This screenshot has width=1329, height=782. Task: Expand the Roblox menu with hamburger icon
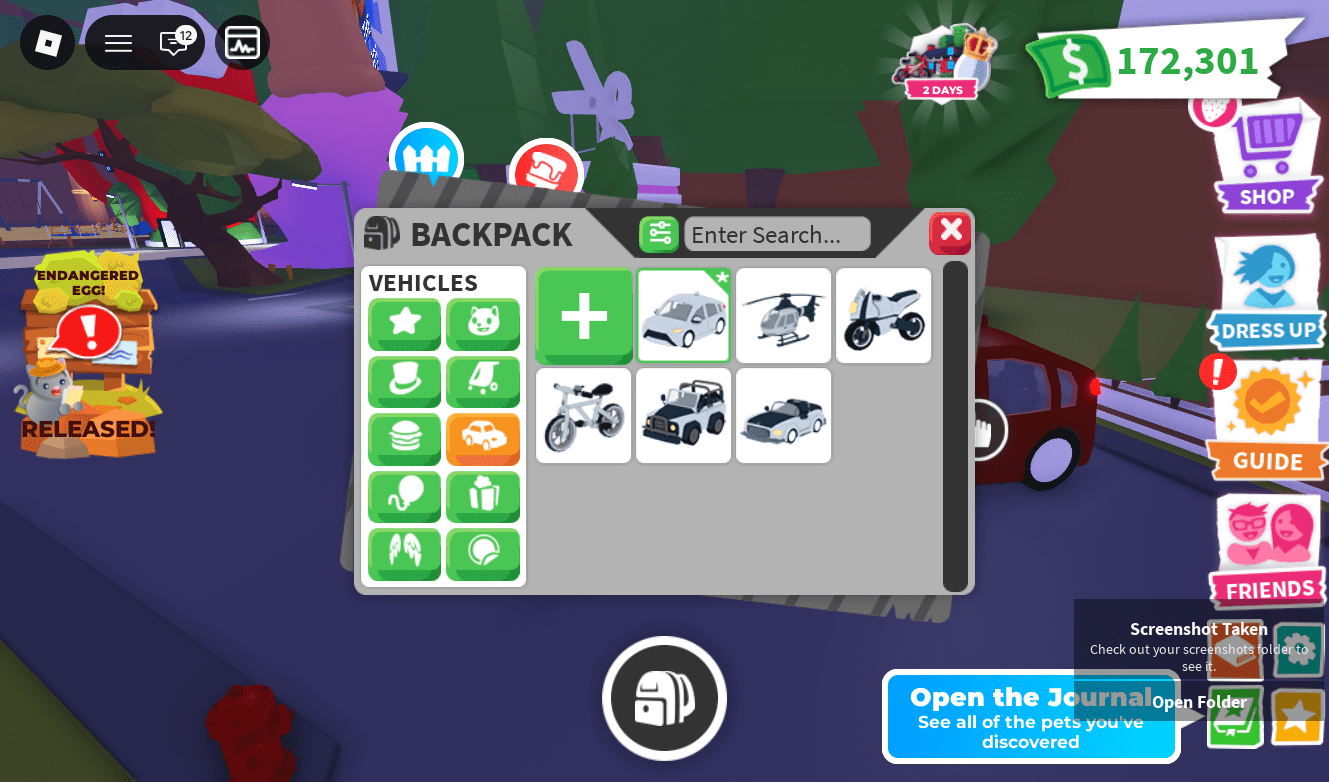(x=118, y=42)
